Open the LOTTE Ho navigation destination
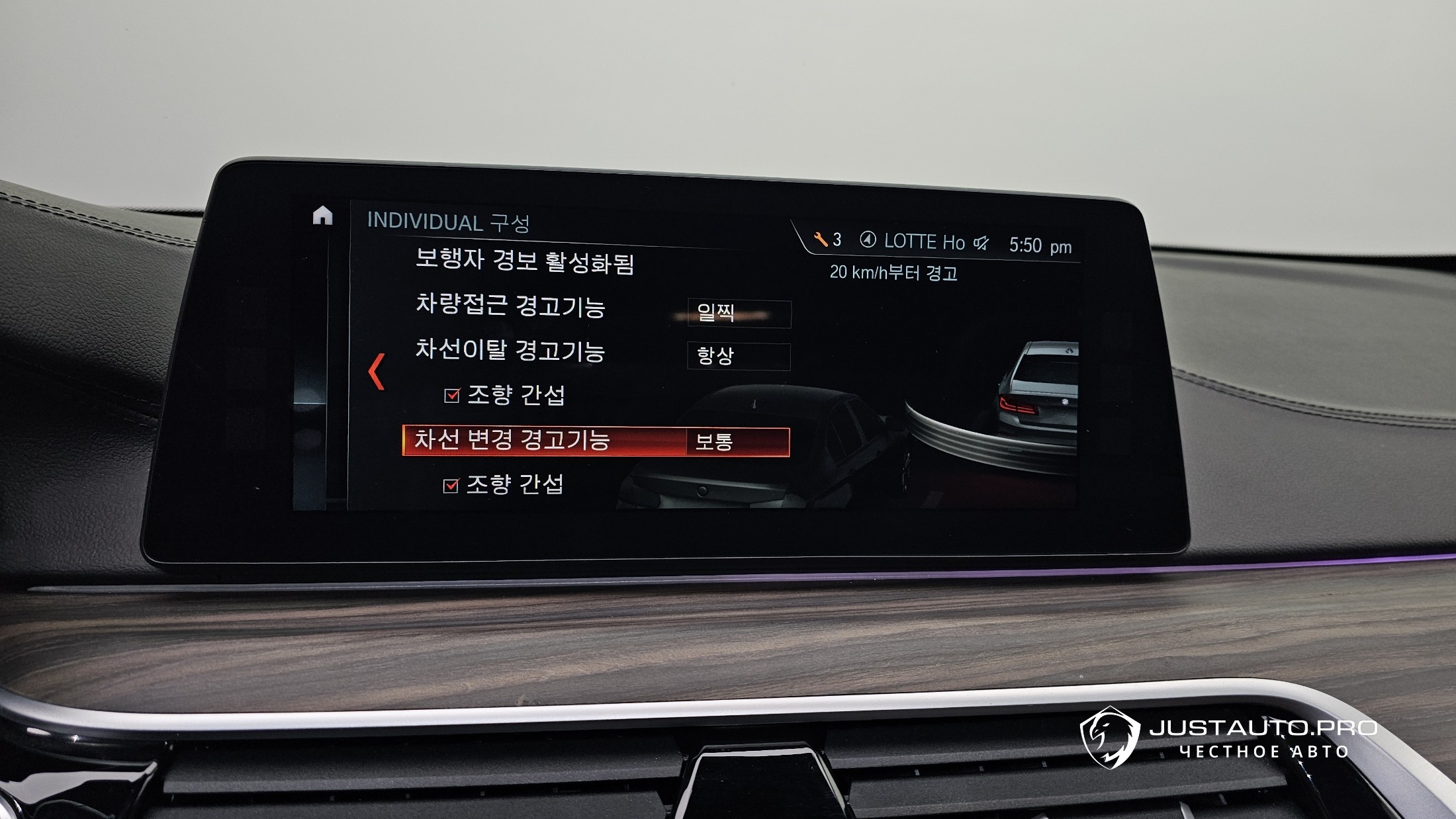The image size is (1456, 819). tap(913, 241)
